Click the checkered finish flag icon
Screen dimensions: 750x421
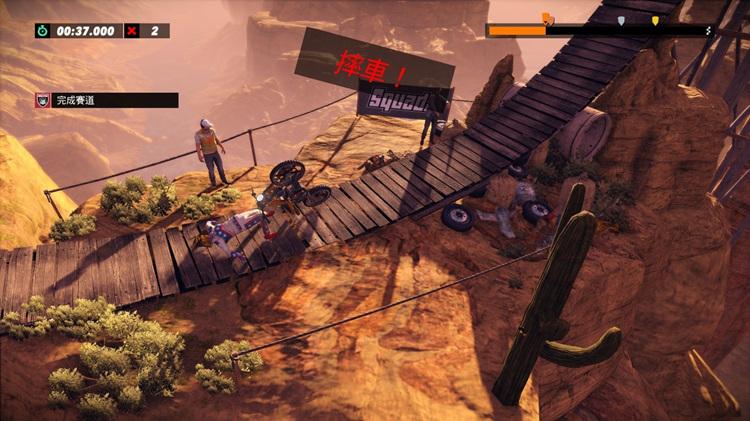709,31
